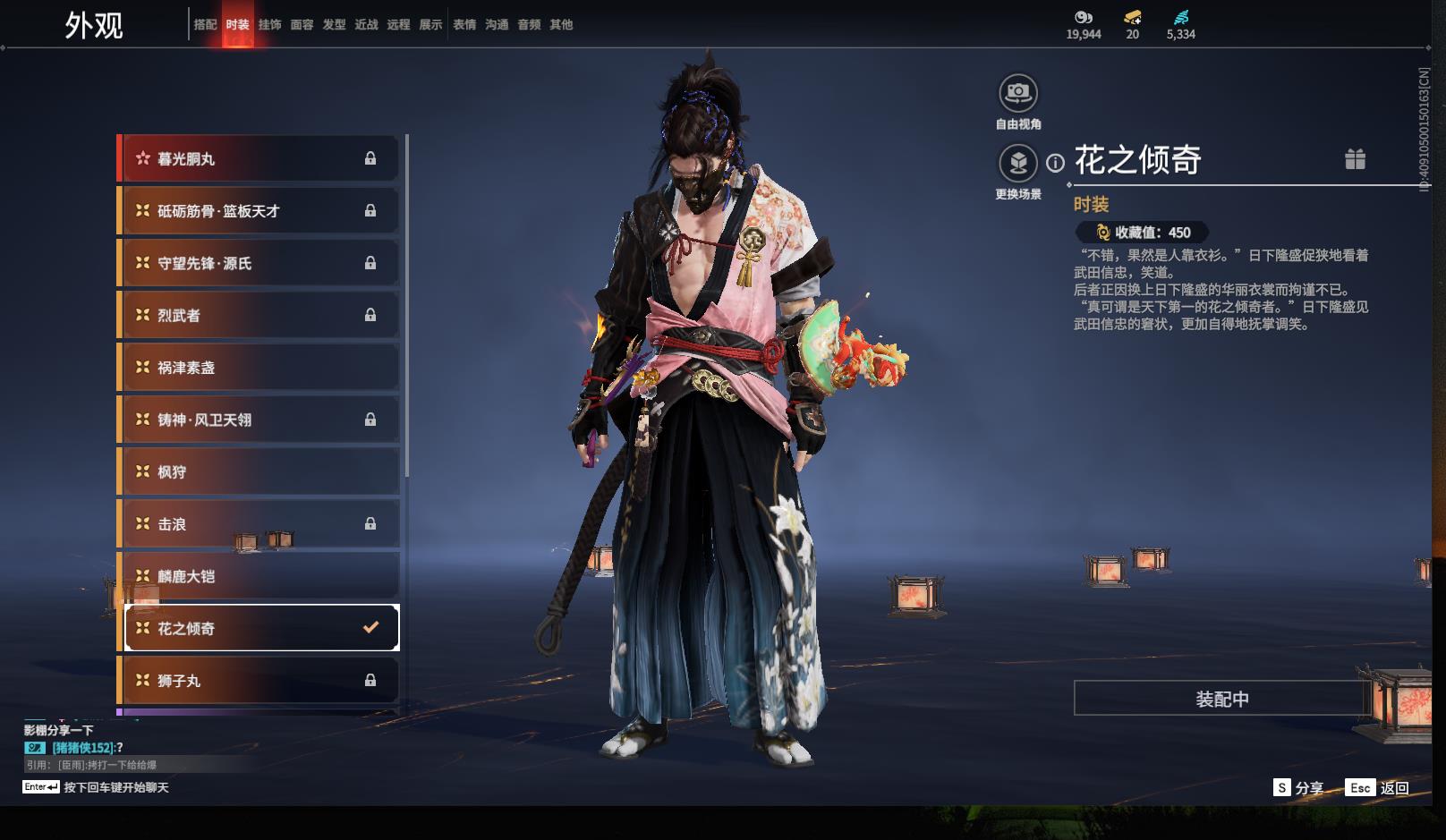Image resolution: width=1446 pixels, height=840 pixels.
Task: Click the 更换场景 change scene icon
Action: (1018, 163)
